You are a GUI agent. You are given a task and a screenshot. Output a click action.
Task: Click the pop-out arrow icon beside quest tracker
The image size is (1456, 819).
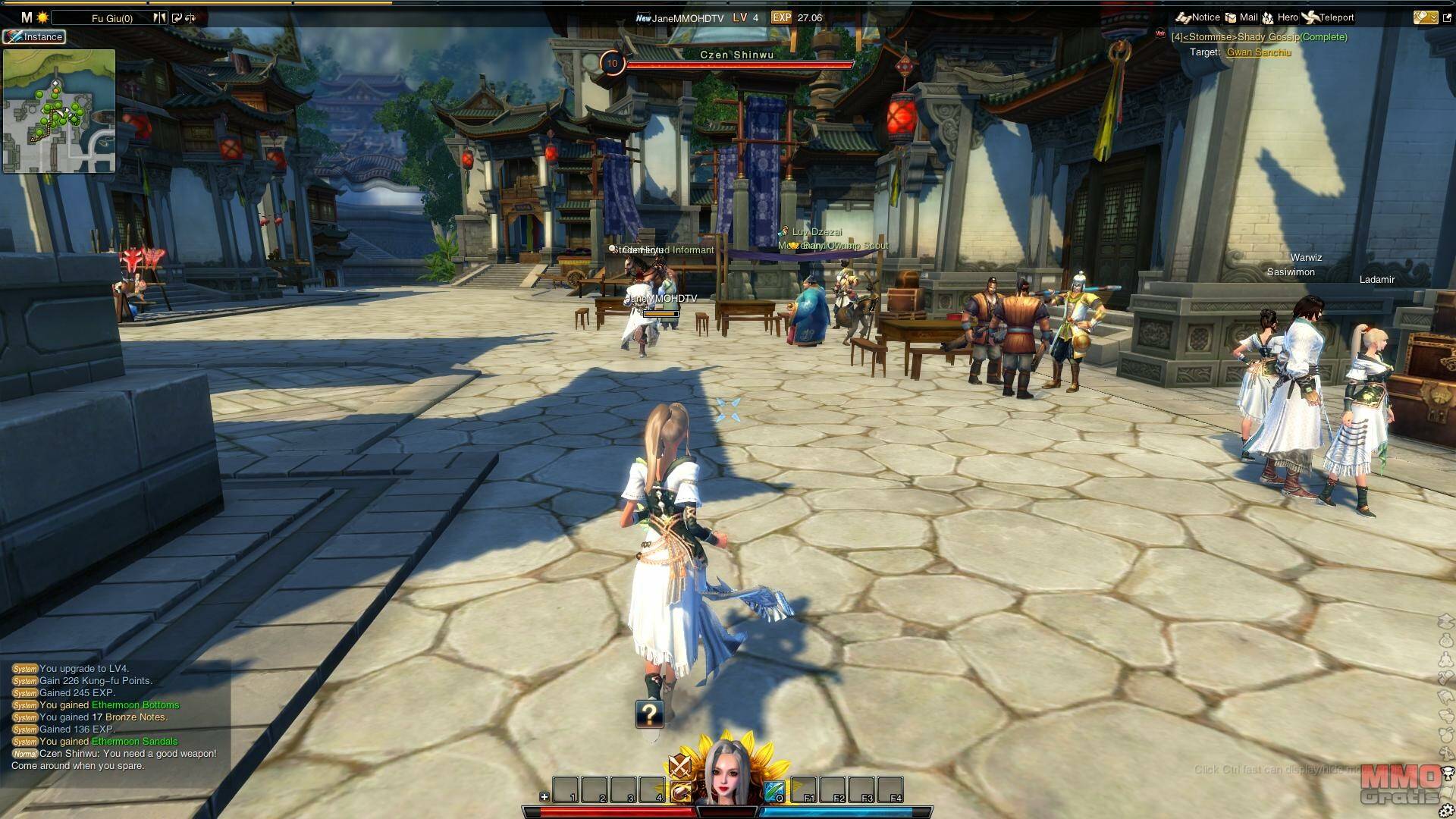[x=1447, y=17]
